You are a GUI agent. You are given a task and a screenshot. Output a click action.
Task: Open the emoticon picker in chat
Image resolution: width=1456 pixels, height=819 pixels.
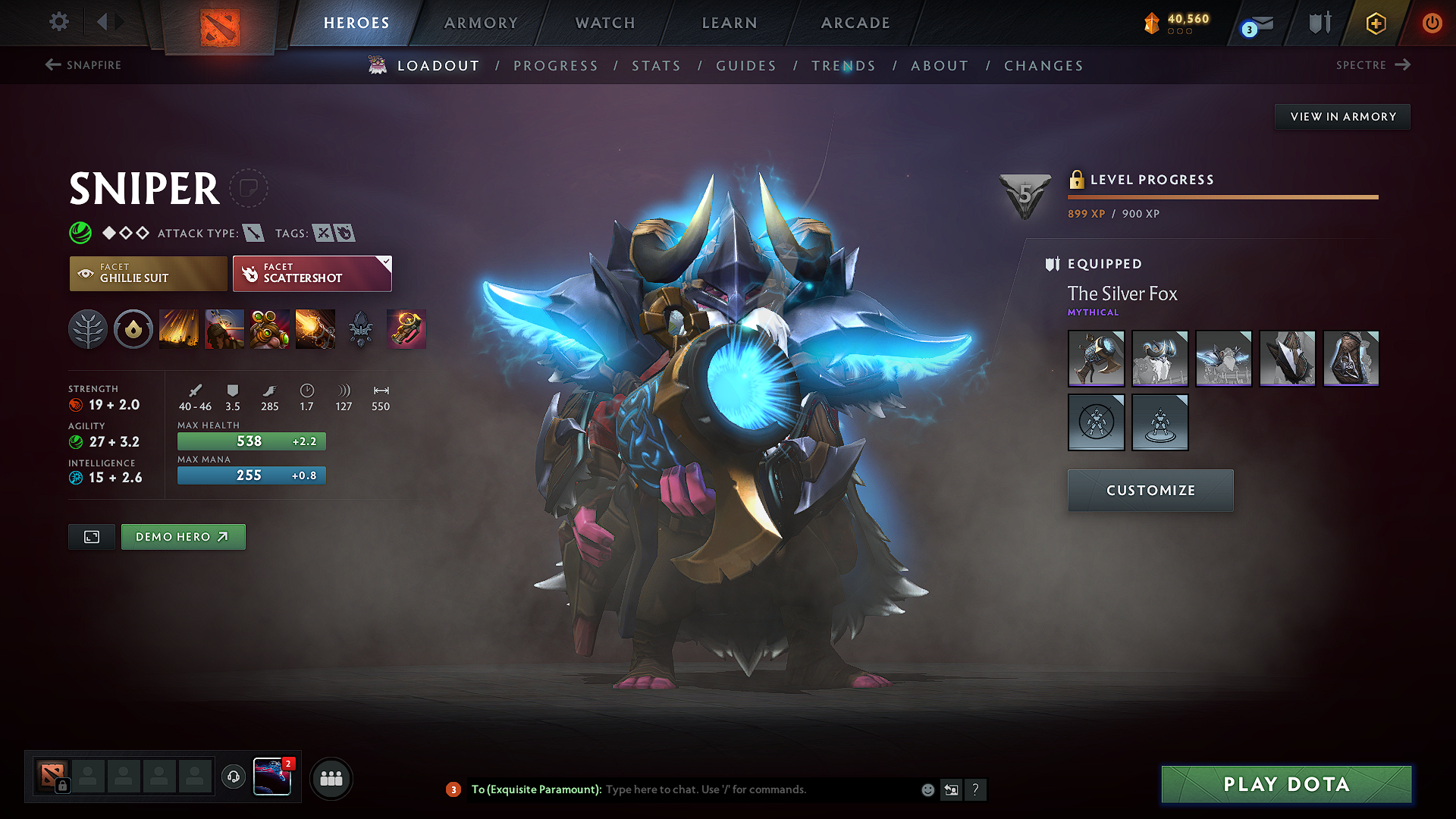pyautogui.click(x=927, y=789)
